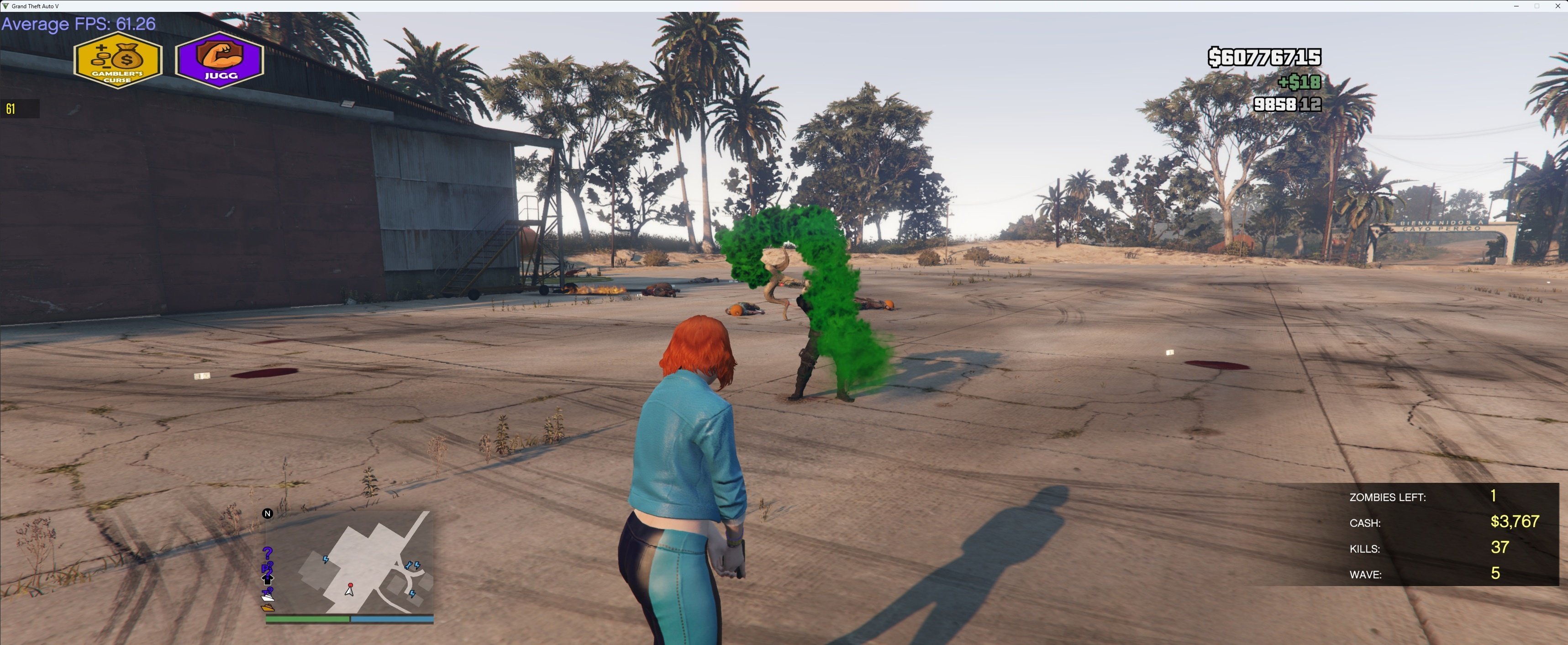Select the Gambler's Curse perk badge
This screenshot has height=645, width=1568.
(117, 61)
